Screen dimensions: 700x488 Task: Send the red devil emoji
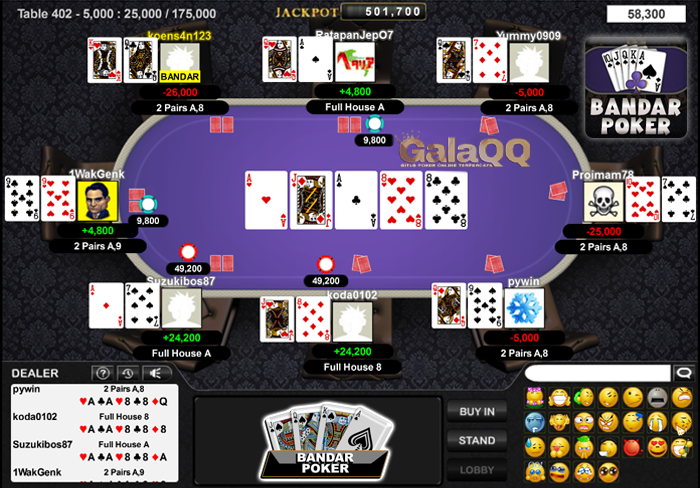point(633,446)
